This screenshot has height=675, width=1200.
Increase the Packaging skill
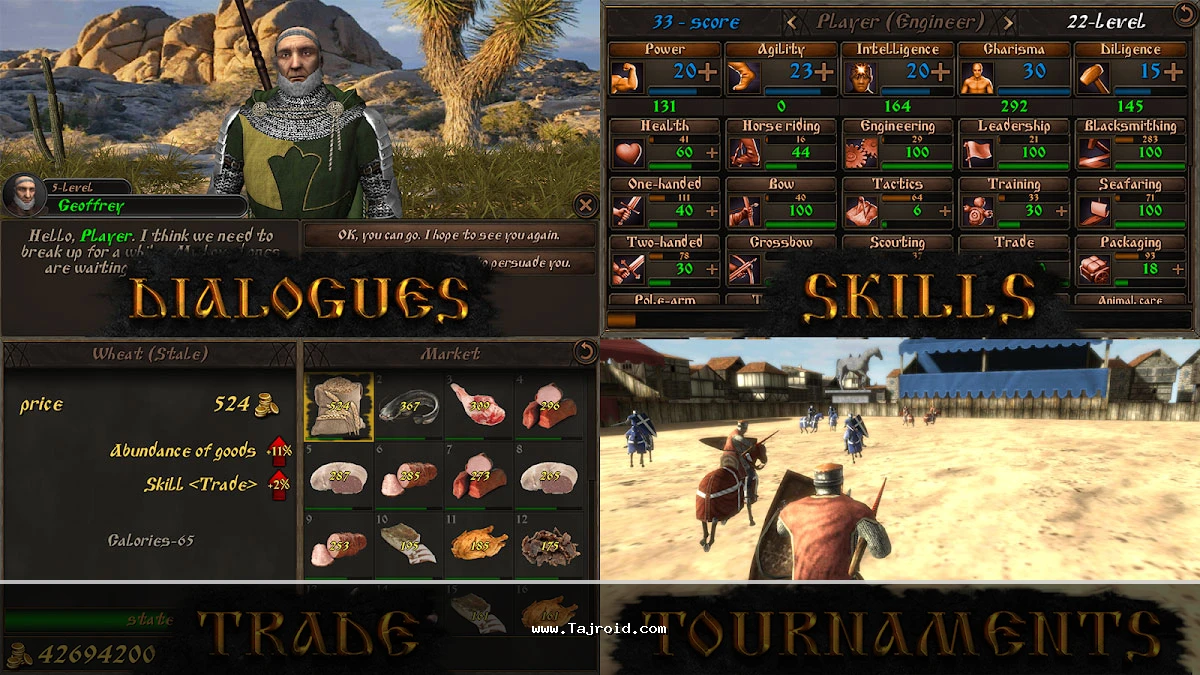pyautogui.click(x=1176, y=269)
